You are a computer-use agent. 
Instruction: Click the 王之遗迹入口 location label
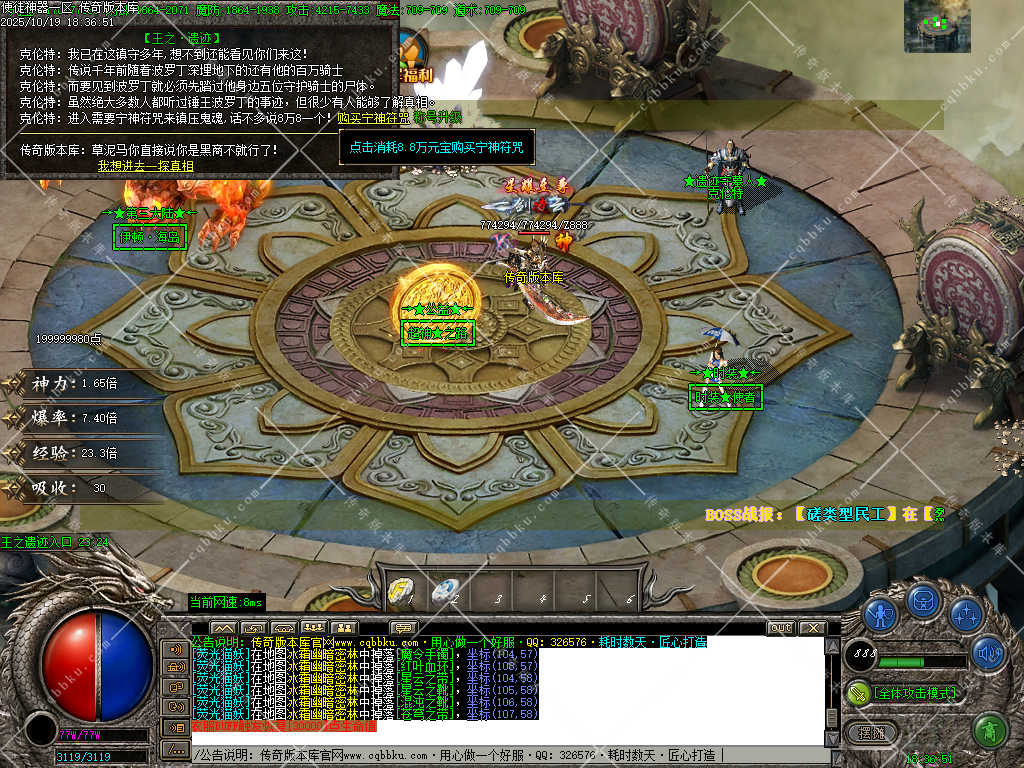pos(54,542)
